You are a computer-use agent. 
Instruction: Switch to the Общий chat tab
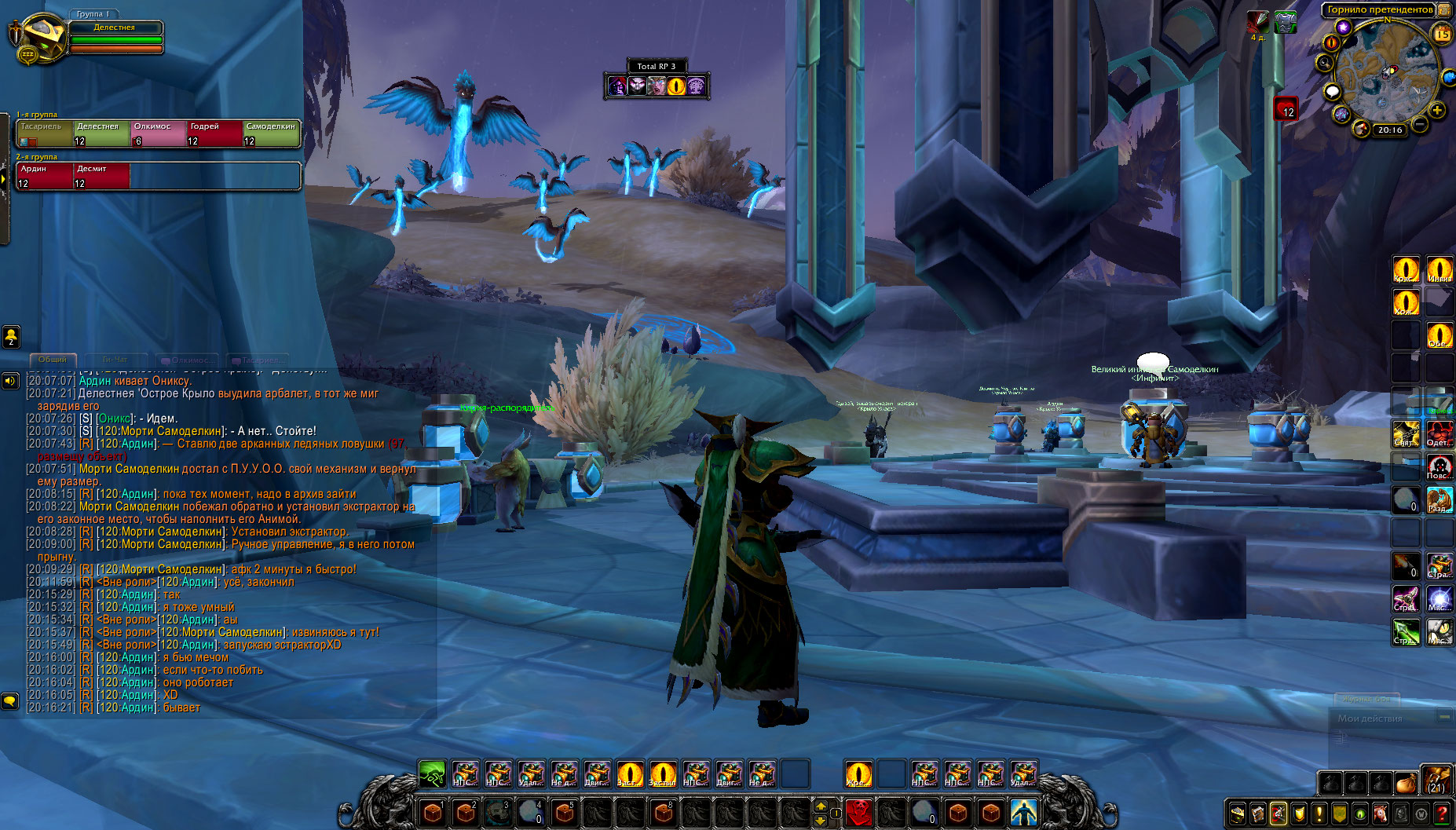coord(53,360)
